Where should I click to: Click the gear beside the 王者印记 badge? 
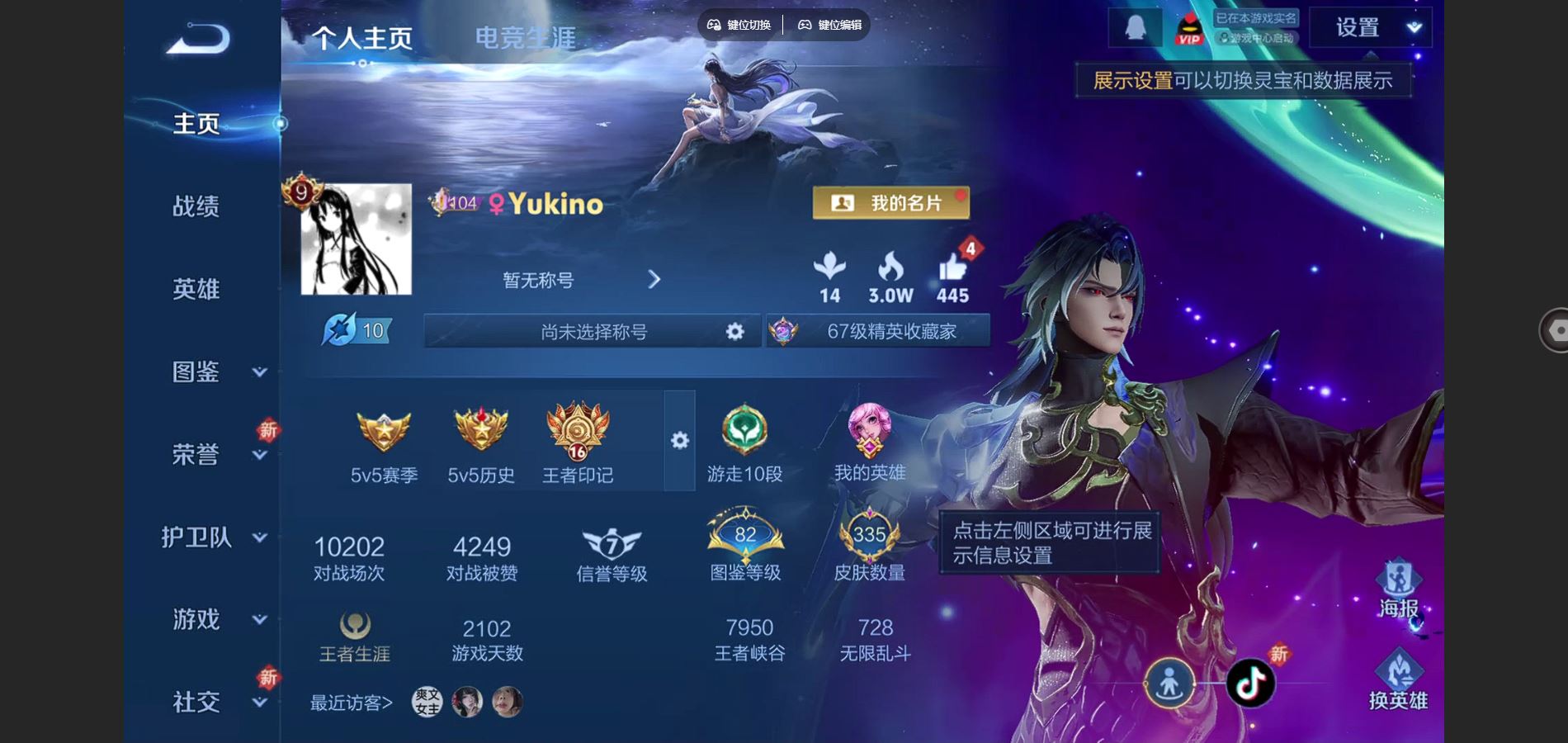pyautogui.click(x=678, y=442)
